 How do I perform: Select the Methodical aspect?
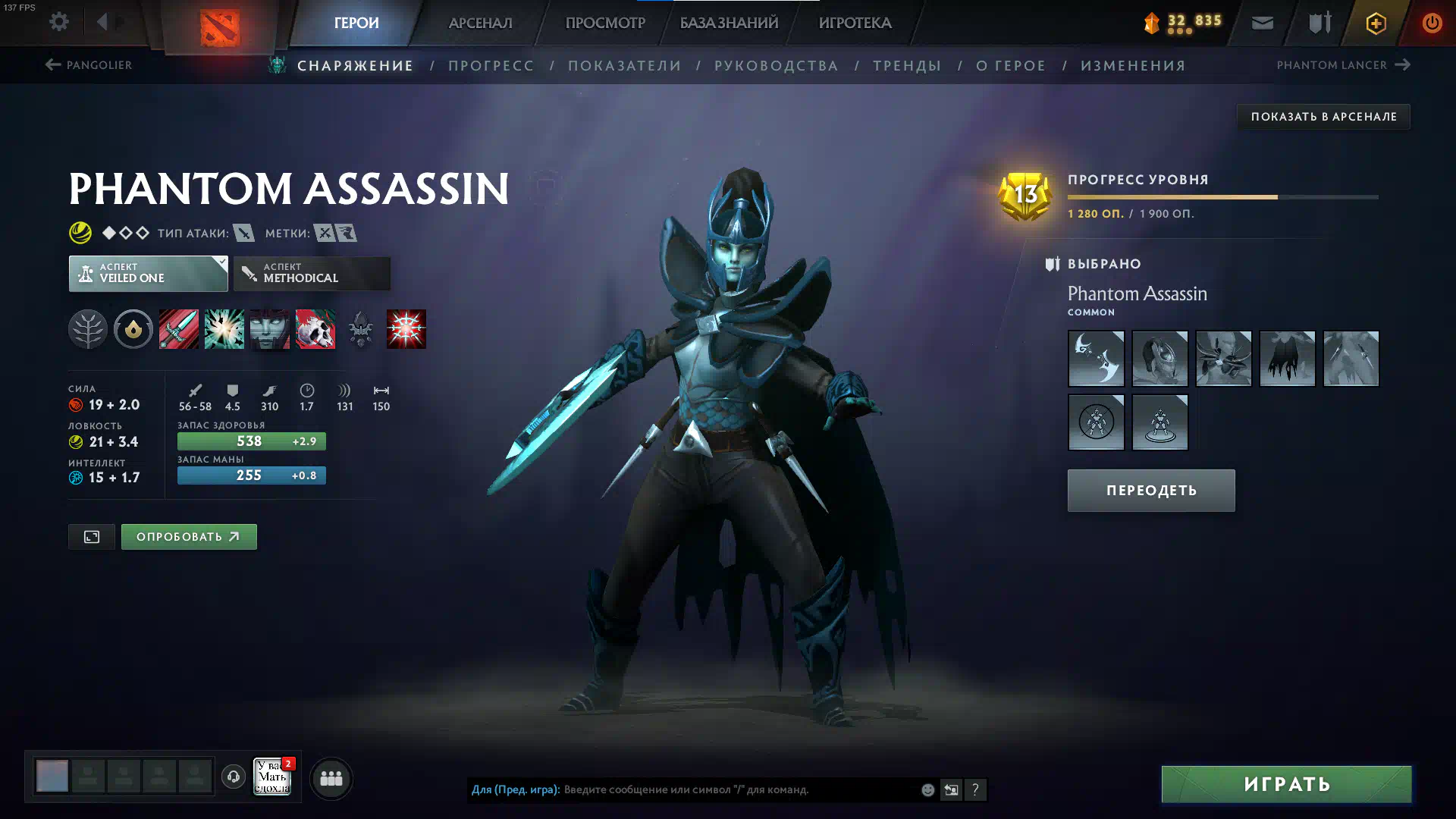(x=312, y=273)
